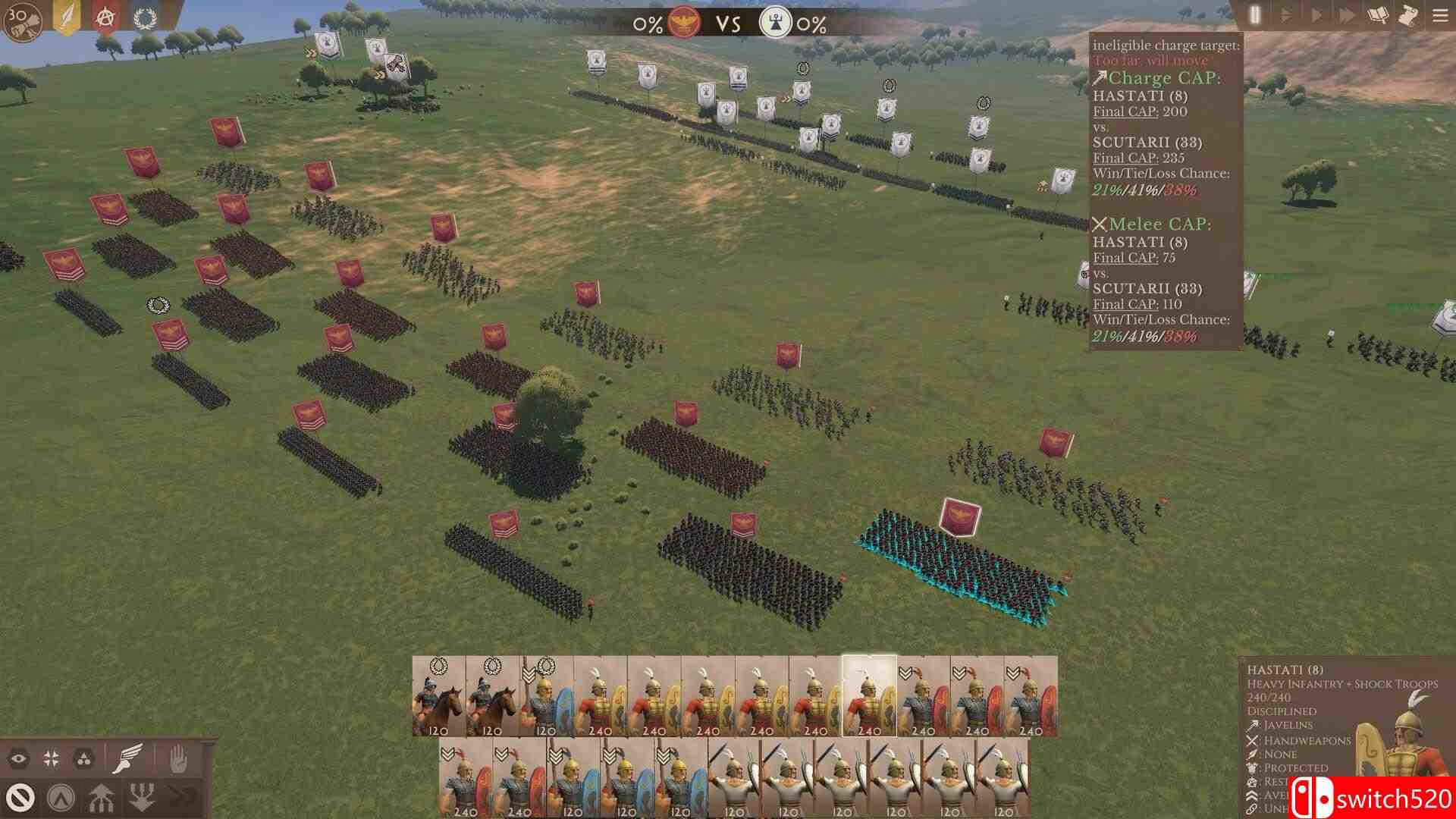Open the battle log book icon at top right
Screen dimensions: 1456x819
(x=1377, y=14)
